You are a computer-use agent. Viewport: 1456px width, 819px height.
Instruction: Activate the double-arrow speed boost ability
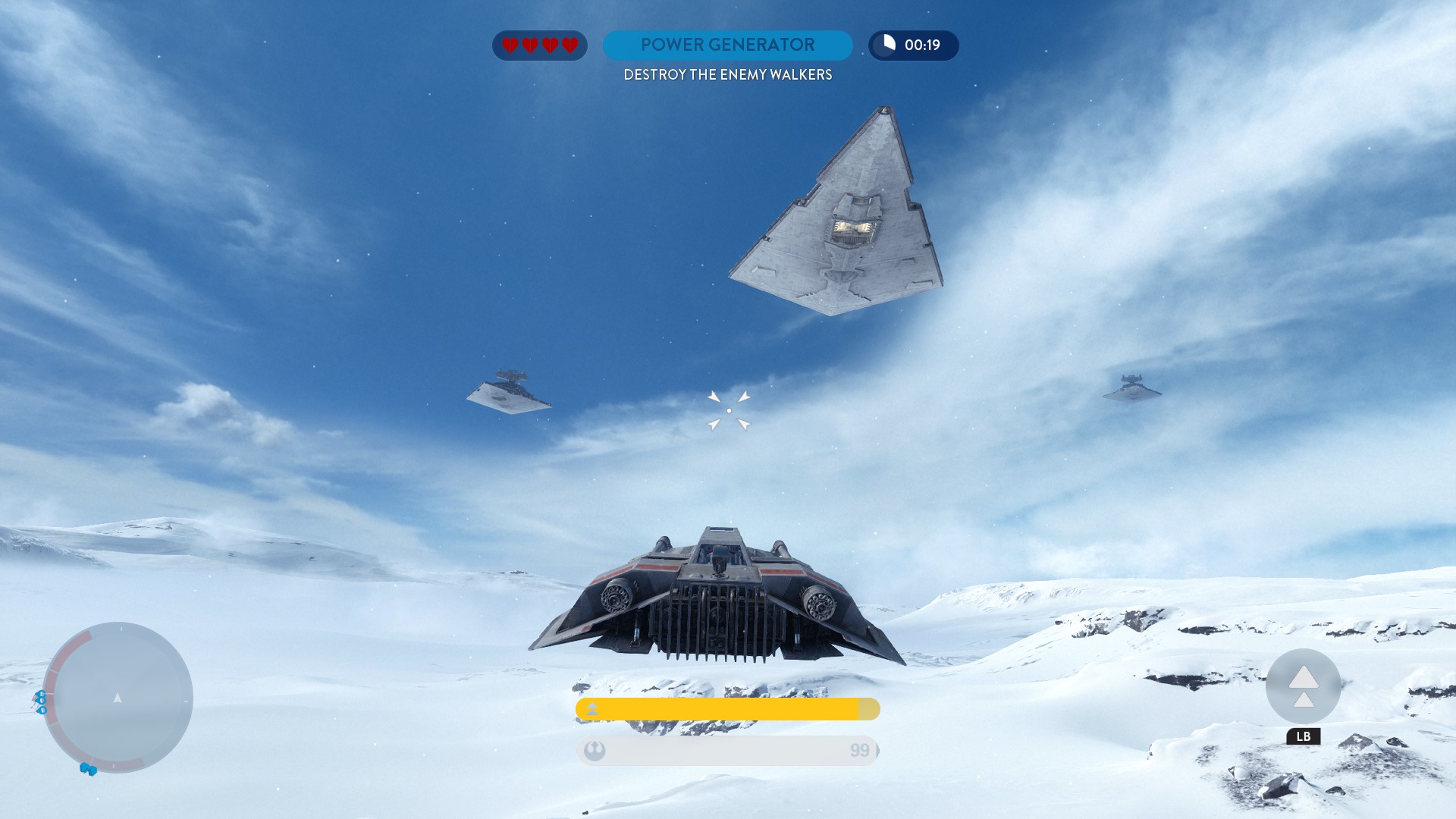click(1303, 686)
